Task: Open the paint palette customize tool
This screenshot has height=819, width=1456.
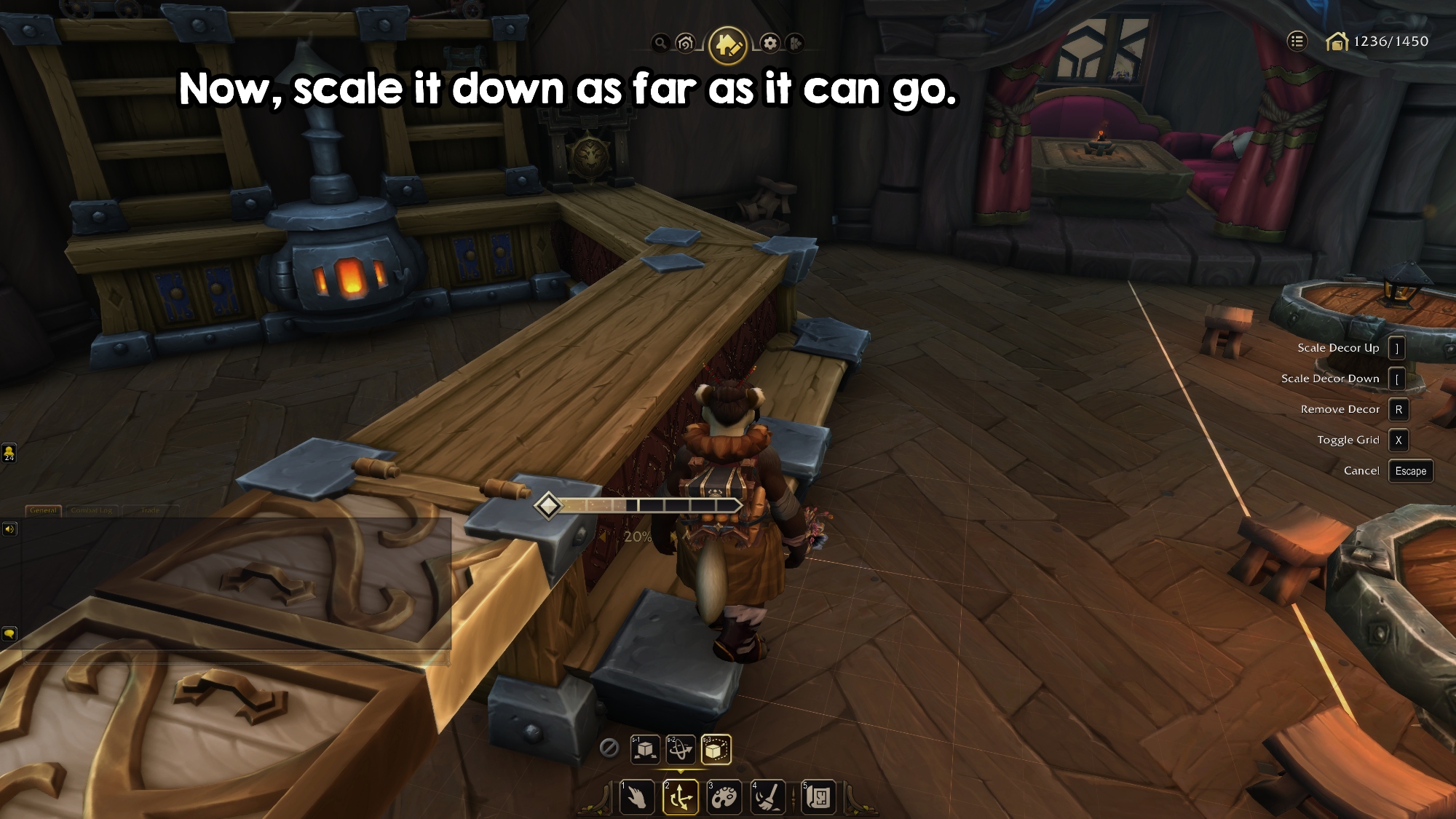Action: coord(724,797)
